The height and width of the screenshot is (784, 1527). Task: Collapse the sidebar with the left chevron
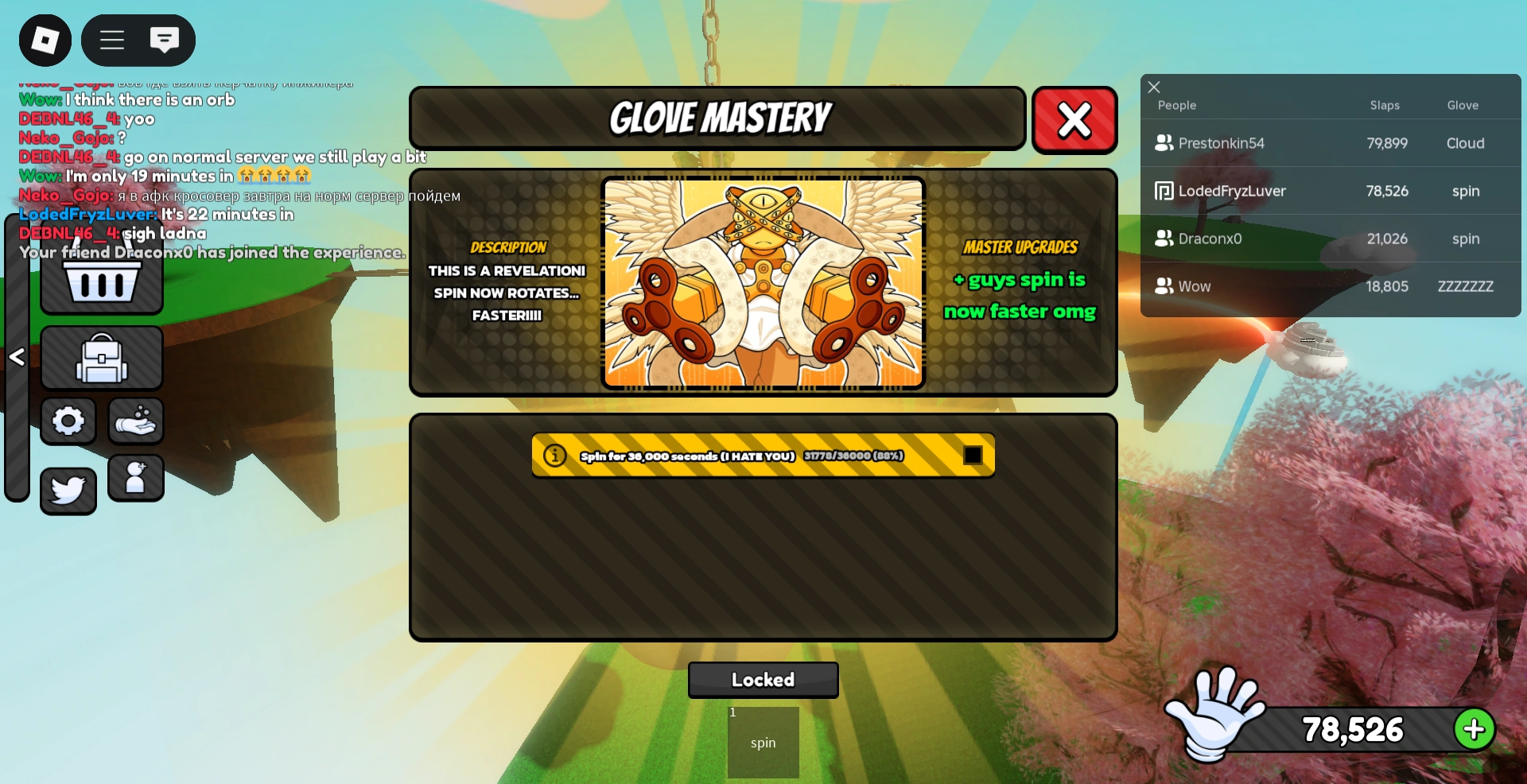(17, 357)
